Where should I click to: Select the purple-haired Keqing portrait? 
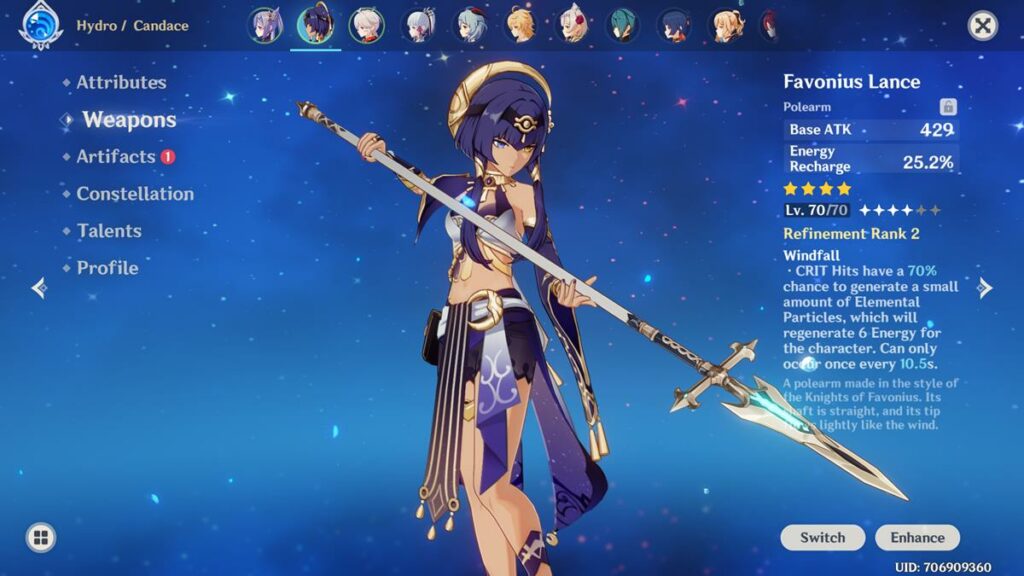(264, 25)
